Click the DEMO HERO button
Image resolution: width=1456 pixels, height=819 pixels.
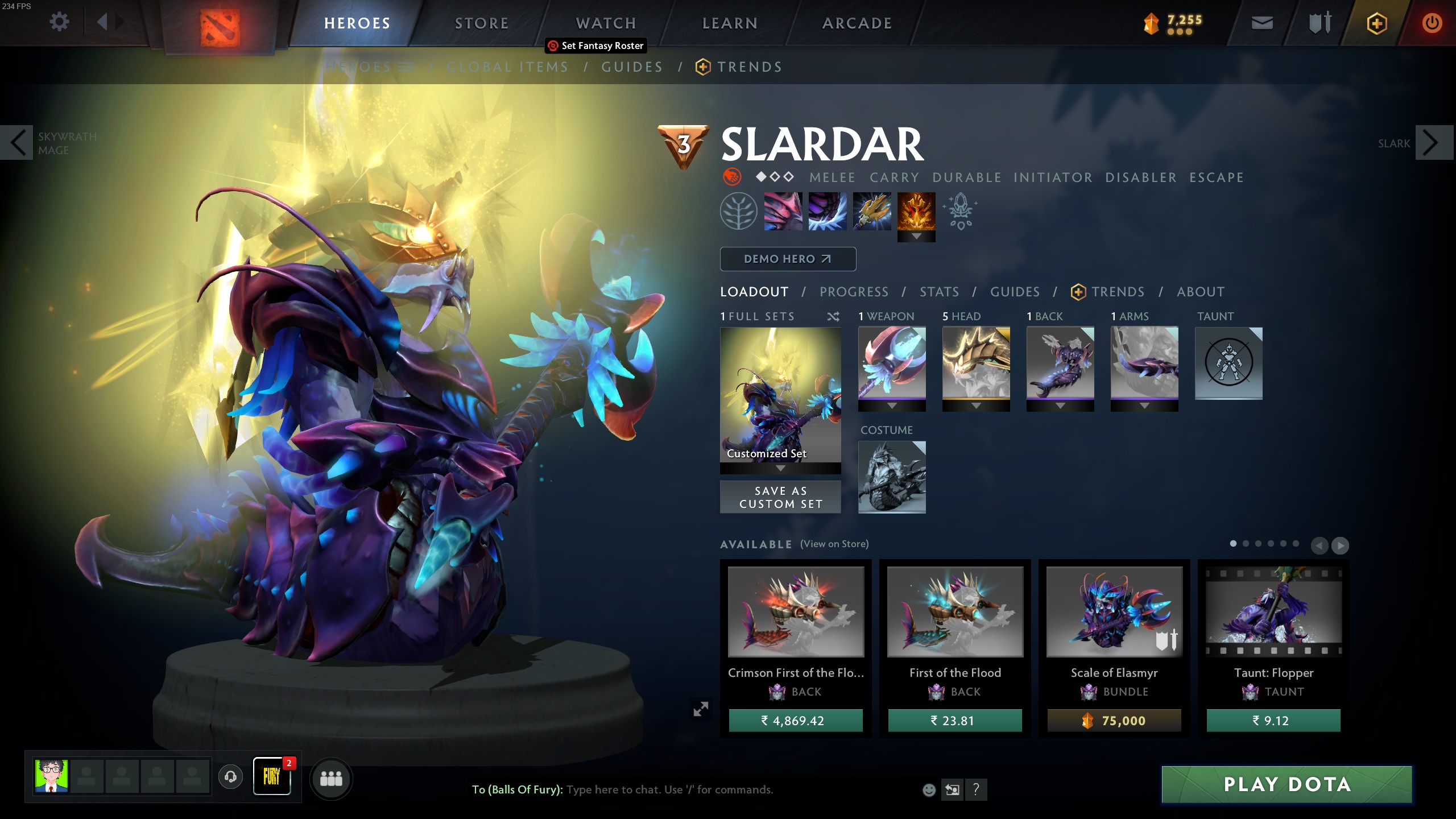click(788, 259)
